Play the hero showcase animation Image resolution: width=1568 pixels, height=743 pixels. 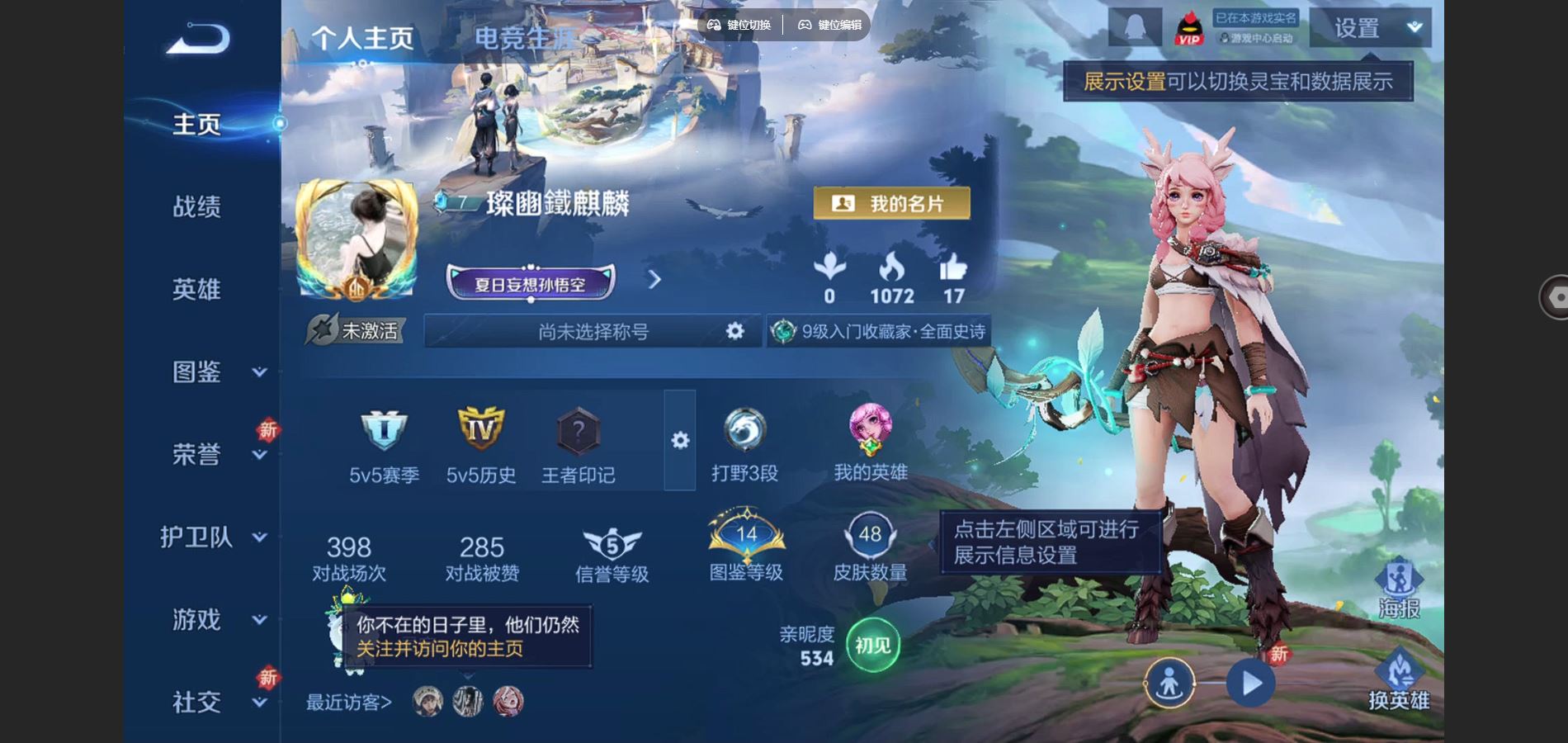pos(1250,684)
